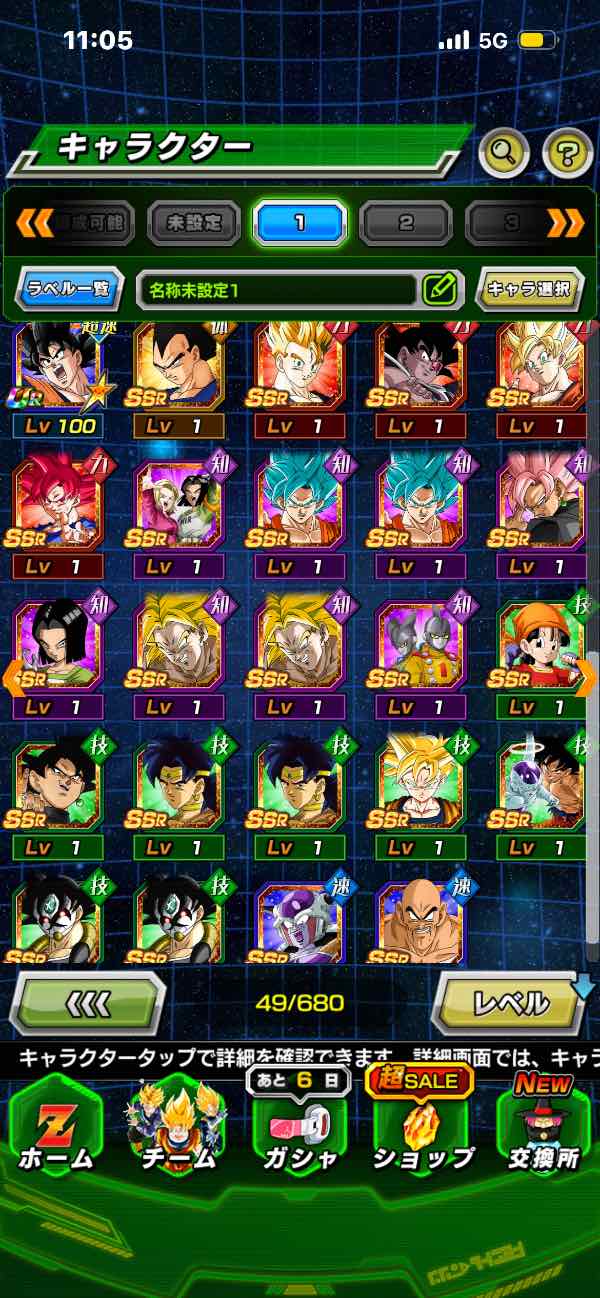Edit the label name with pencil icon
The width and height of the screenshot is (600, 1298).
439,290
